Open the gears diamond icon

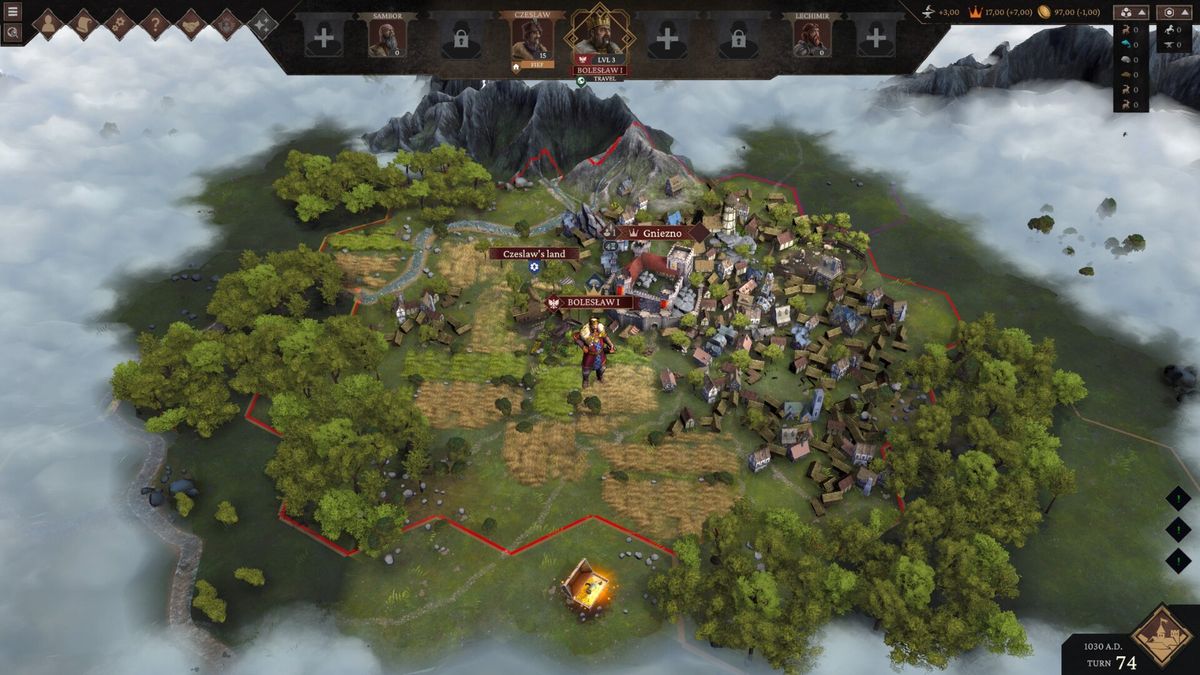119,24
